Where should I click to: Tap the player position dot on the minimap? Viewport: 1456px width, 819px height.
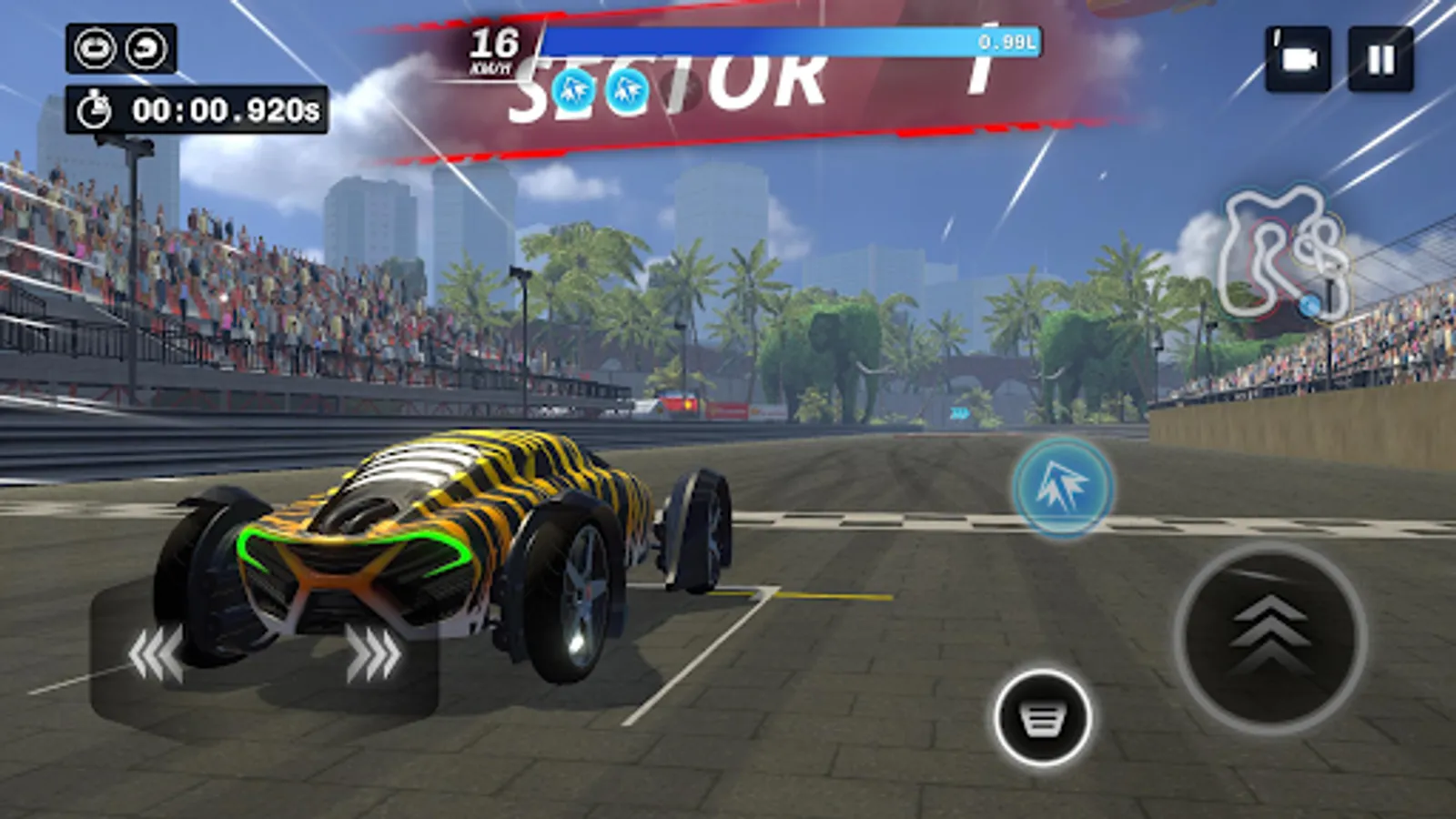tap(1308, 306)
